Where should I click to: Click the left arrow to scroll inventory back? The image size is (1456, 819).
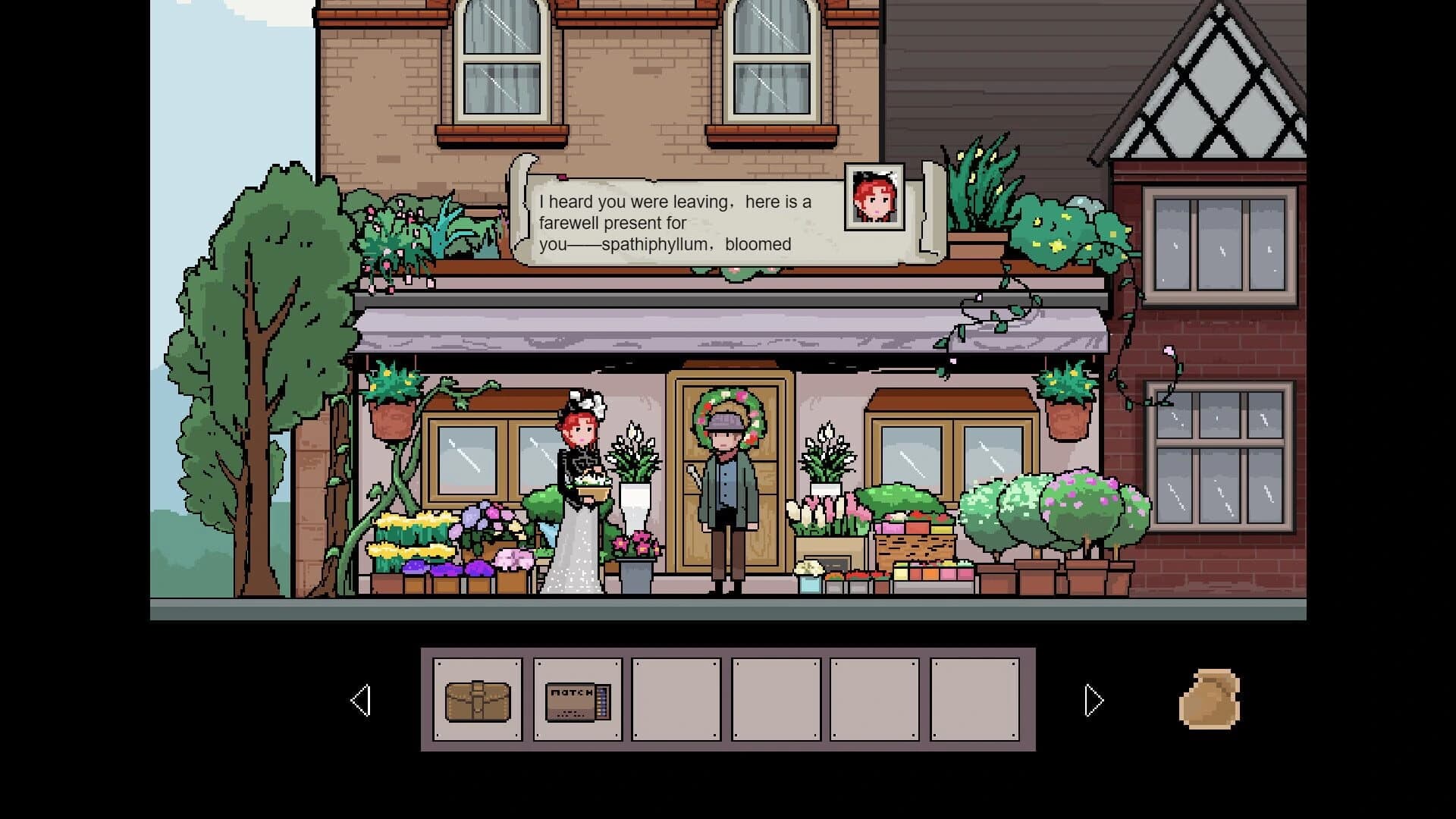(362, 699)
